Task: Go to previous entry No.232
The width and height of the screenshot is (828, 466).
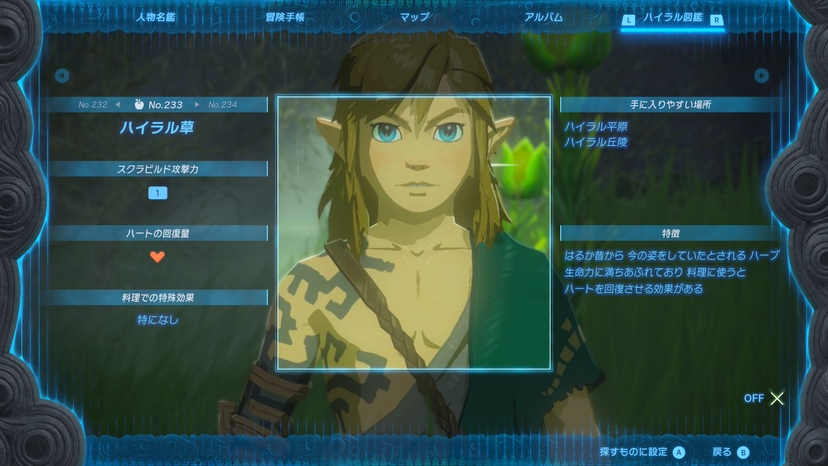Action: tap(92, 104)
